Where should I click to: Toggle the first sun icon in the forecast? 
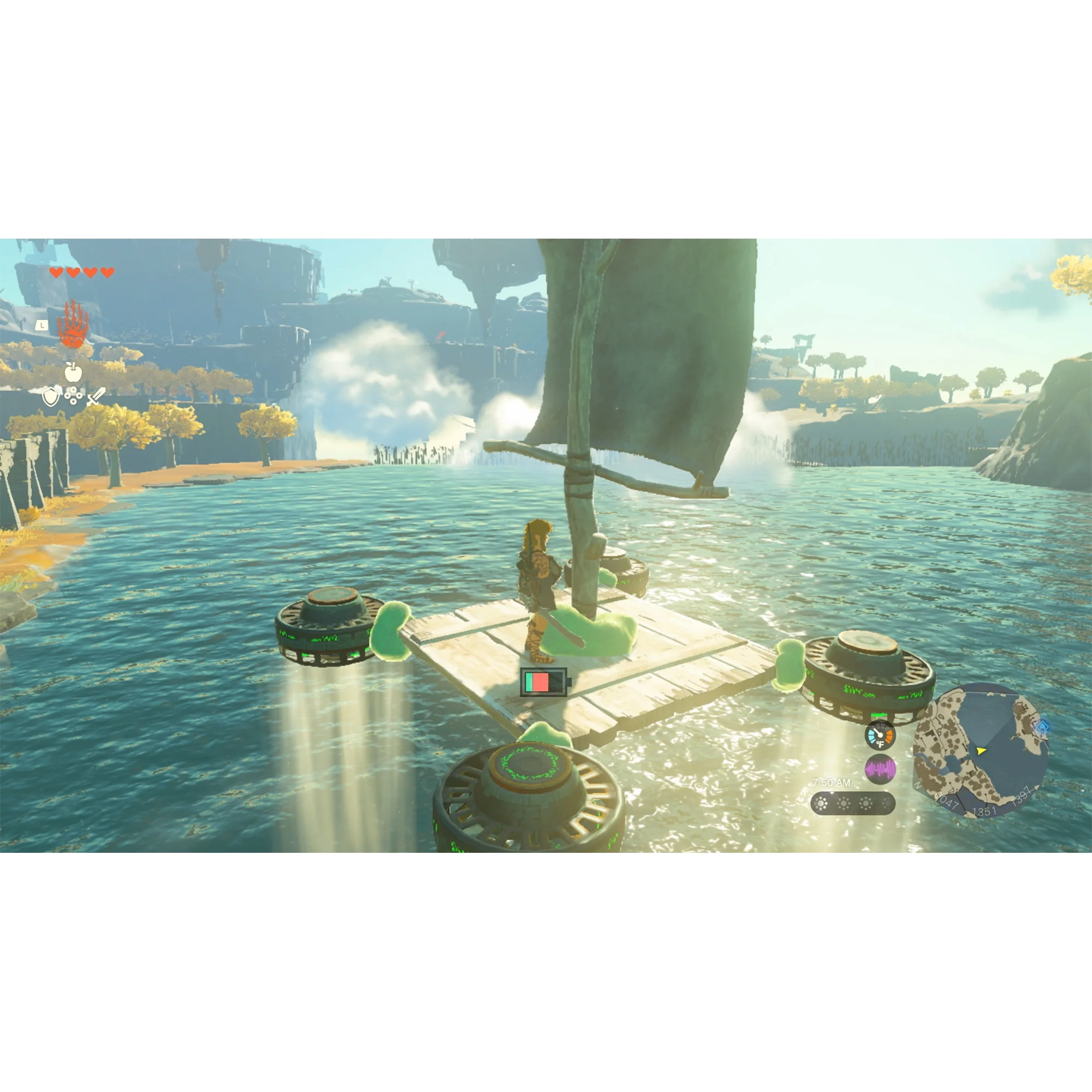[x=821, y=805]
